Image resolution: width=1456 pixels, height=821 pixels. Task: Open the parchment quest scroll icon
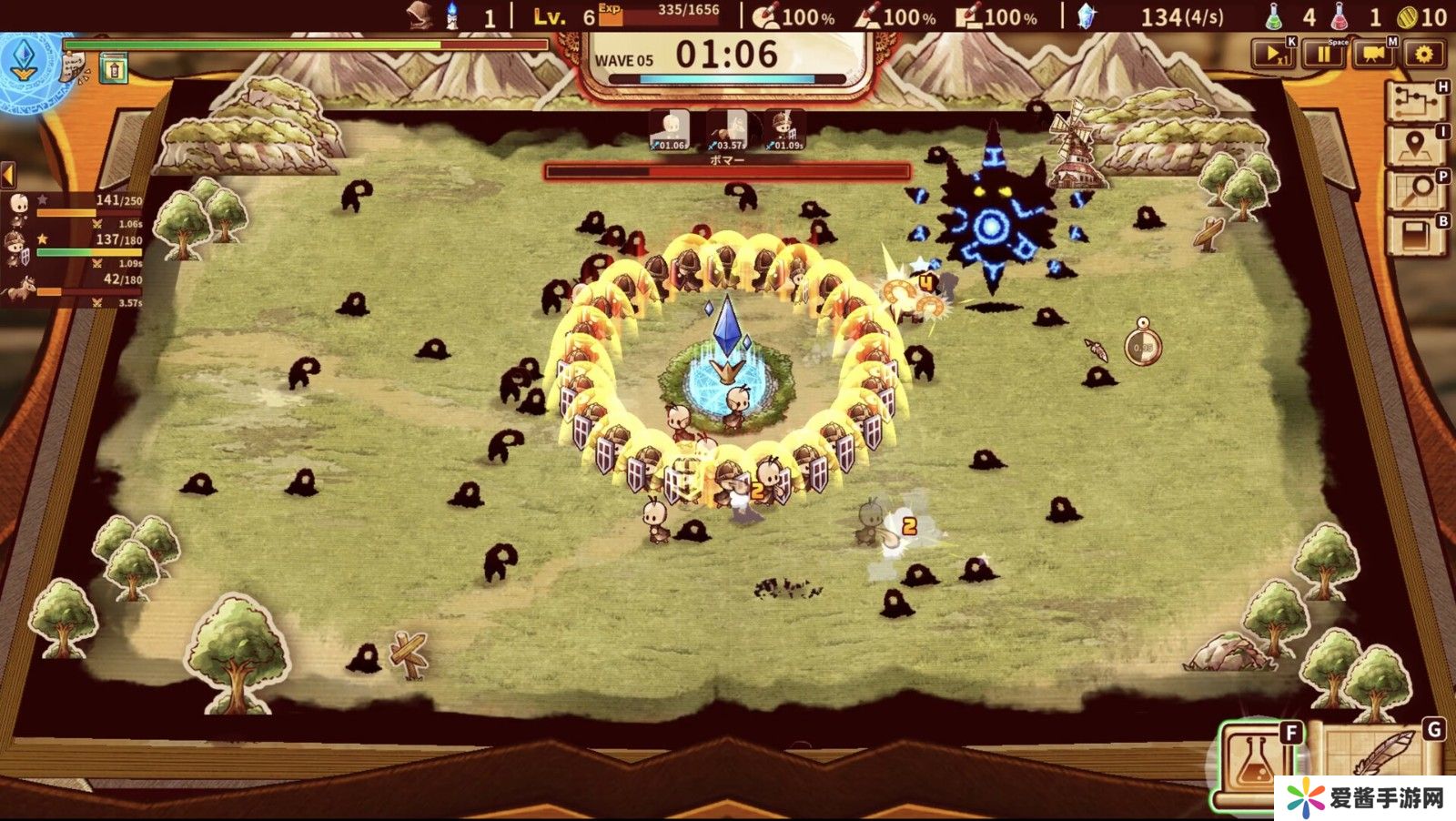pos(75,66)
